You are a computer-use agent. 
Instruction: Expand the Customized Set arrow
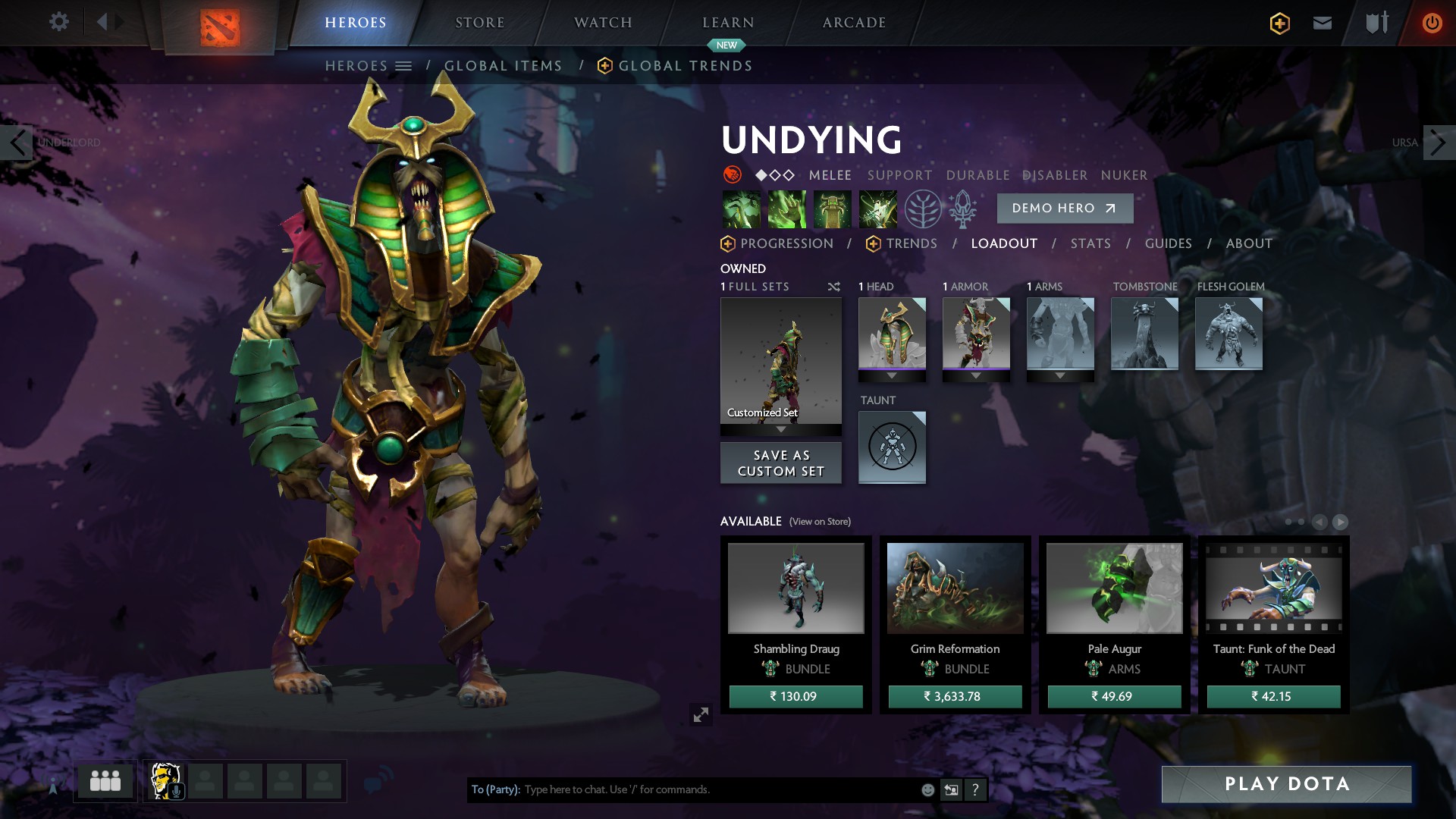coord(780,428)
